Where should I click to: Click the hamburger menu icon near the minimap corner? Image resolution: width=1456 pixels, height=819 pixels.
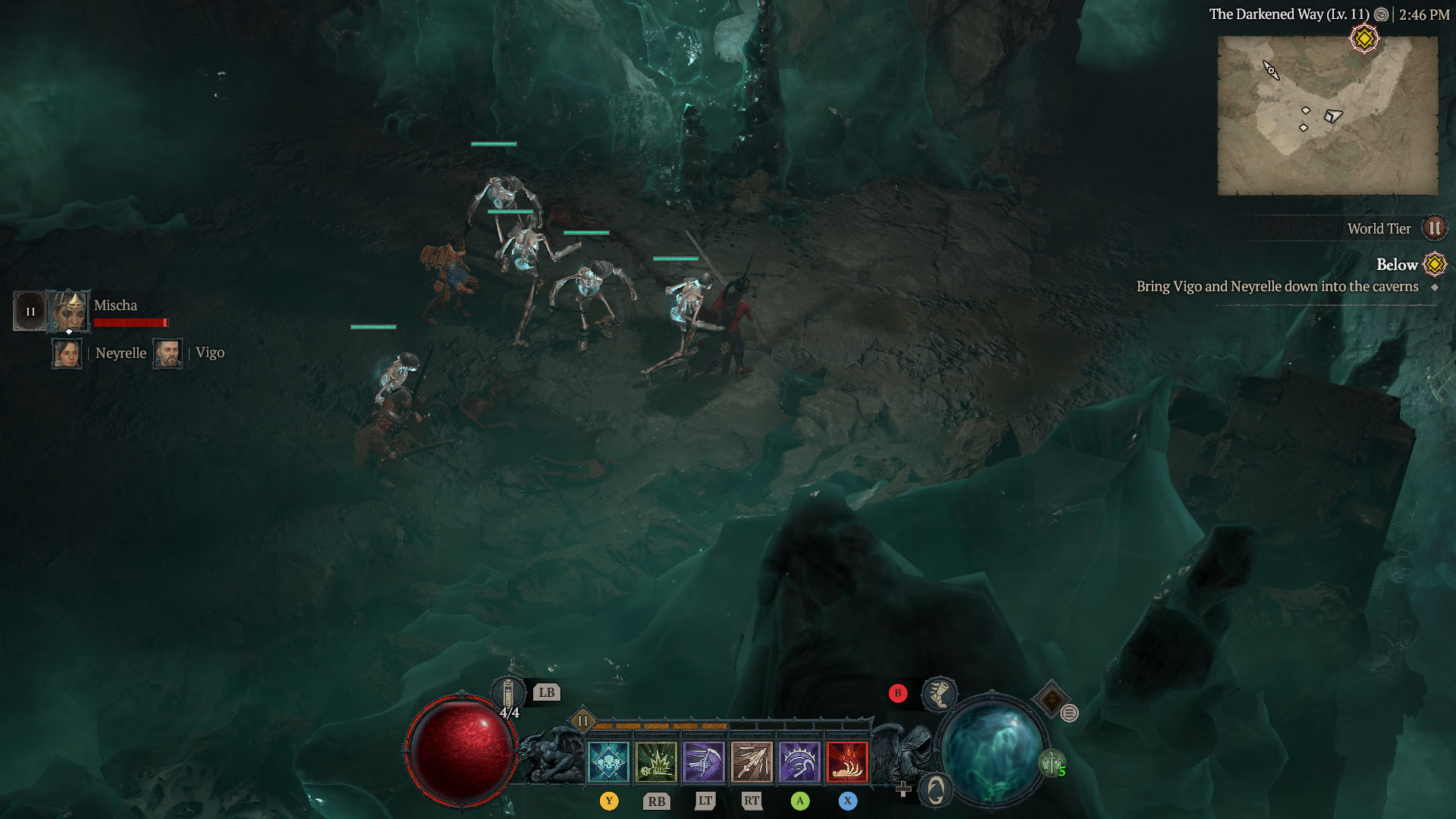click(1069, 713)
